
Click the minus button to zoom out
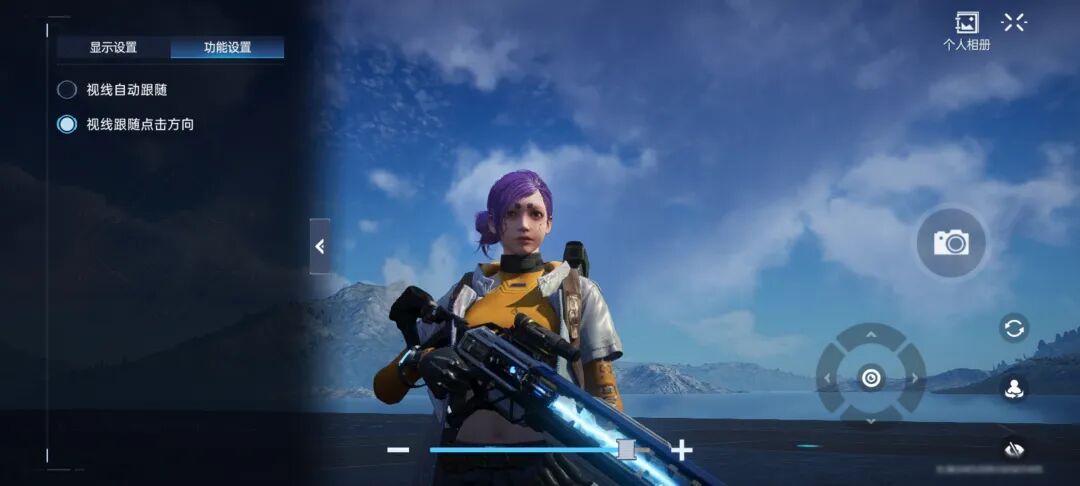point(398,450)
